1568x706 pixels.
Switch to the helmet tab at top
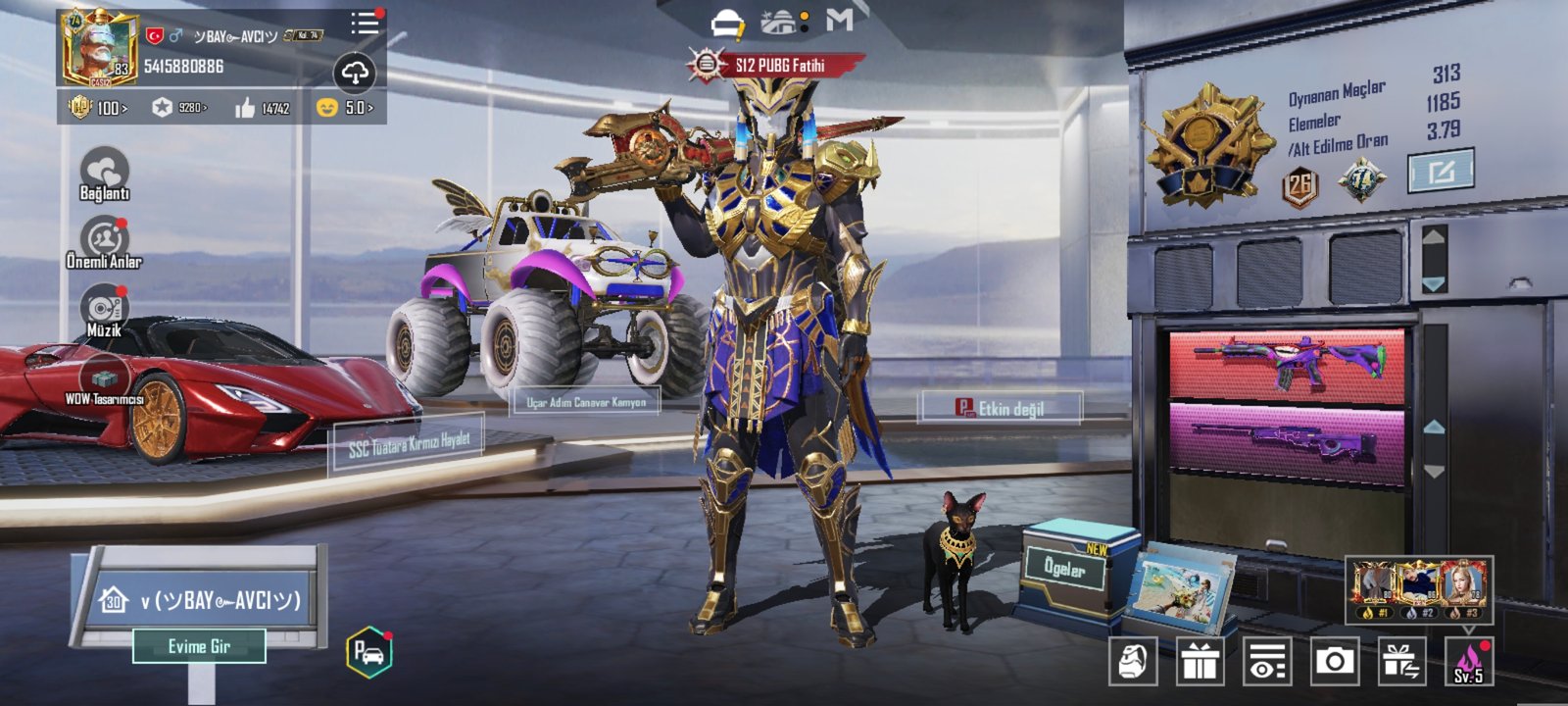726,24
